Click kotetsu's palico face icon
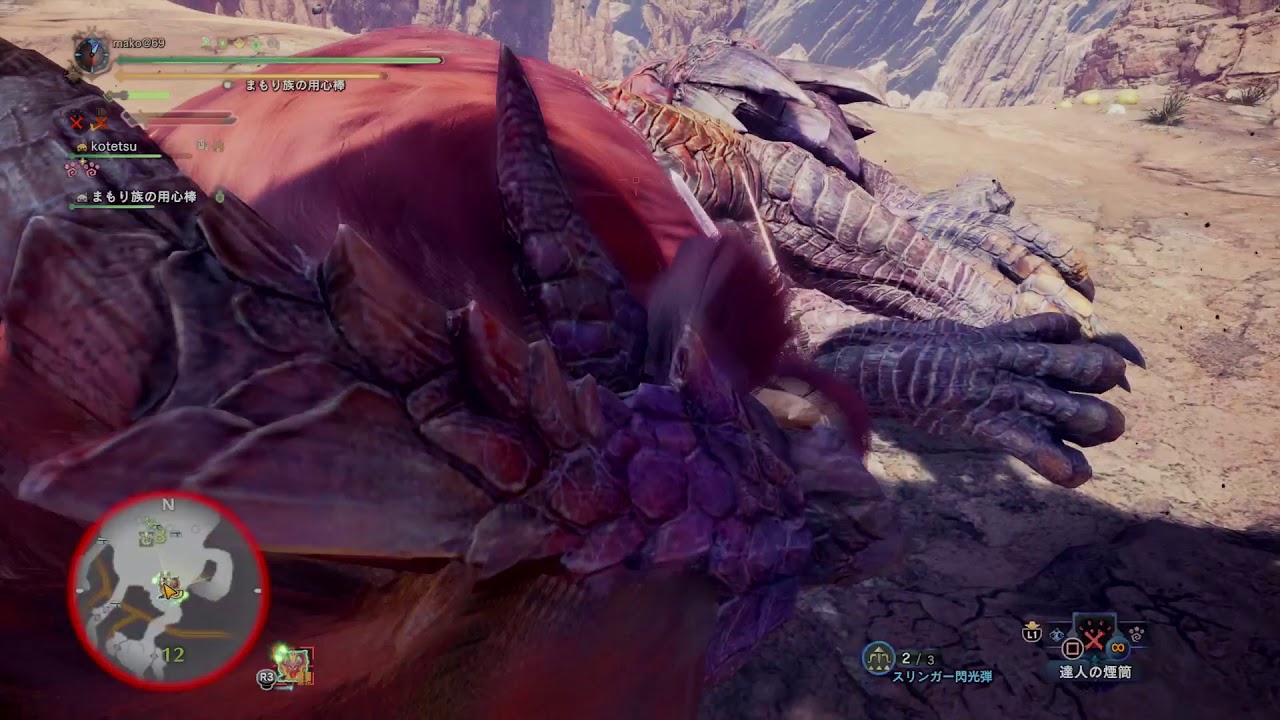 [x=81, y=148]
